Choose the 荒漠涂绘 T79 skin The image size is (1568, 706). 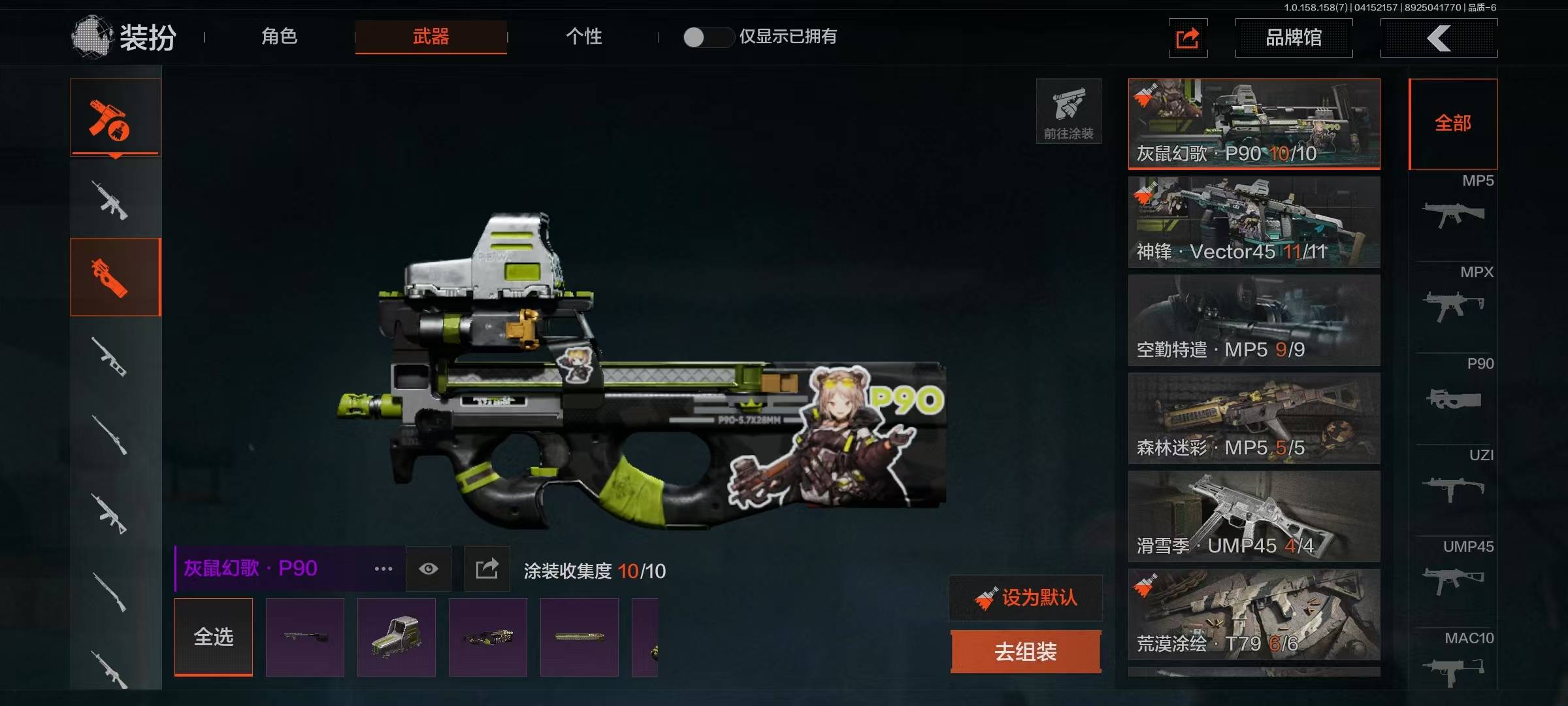[1254, 614]
